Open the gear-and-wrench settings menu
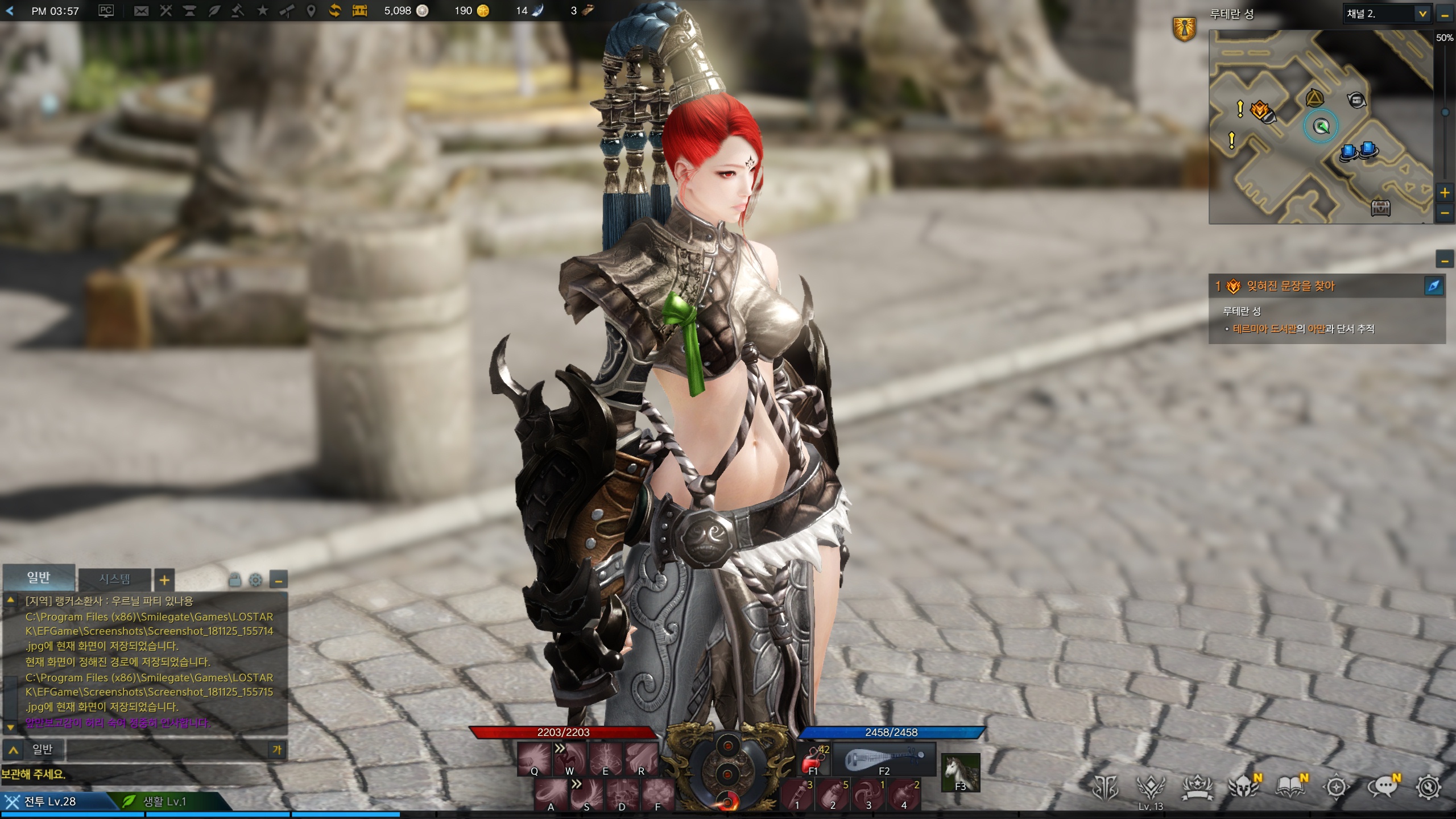1456x819 pixels. (x=1429, y=788)
